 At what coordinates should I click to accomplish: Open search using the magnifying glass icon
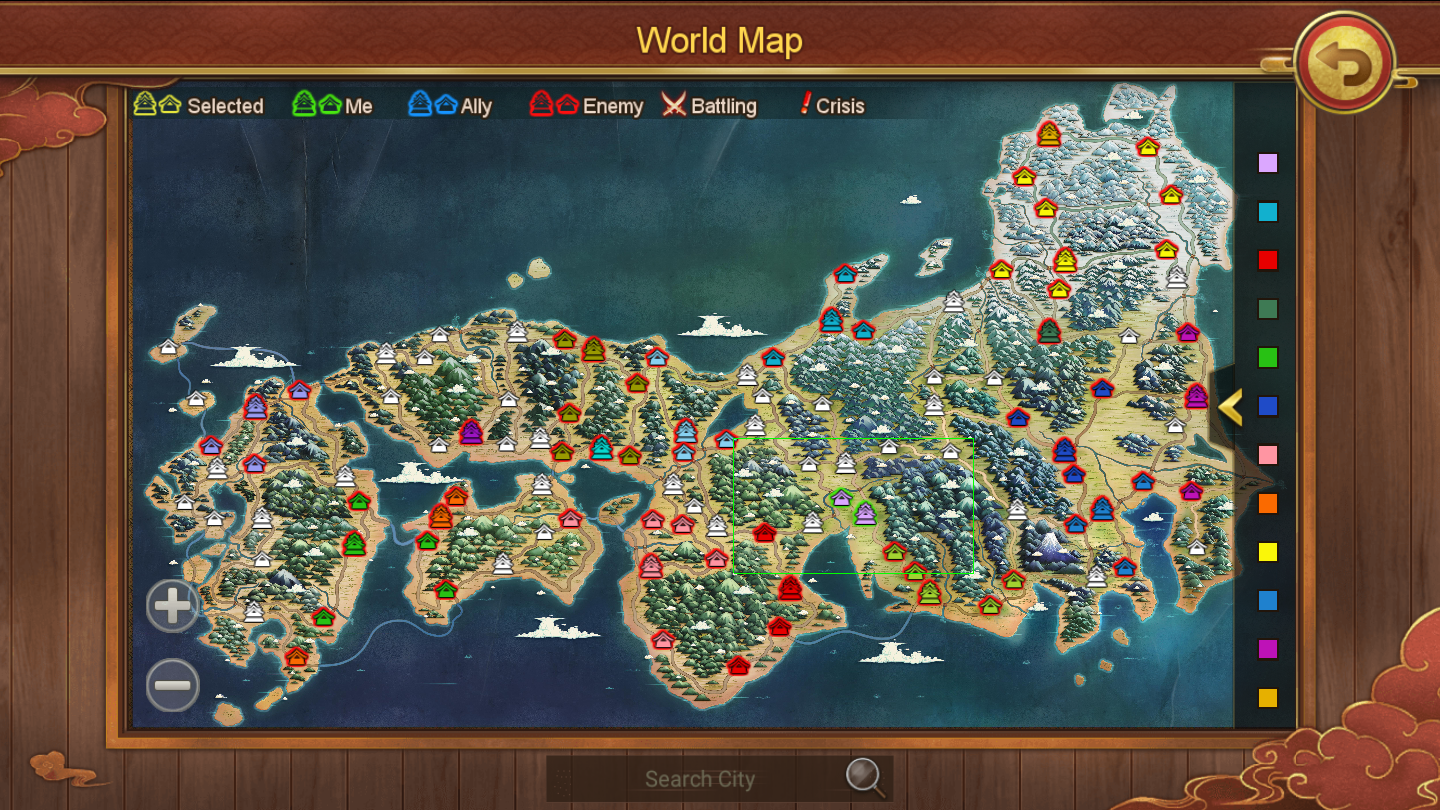tap(862, 778)
